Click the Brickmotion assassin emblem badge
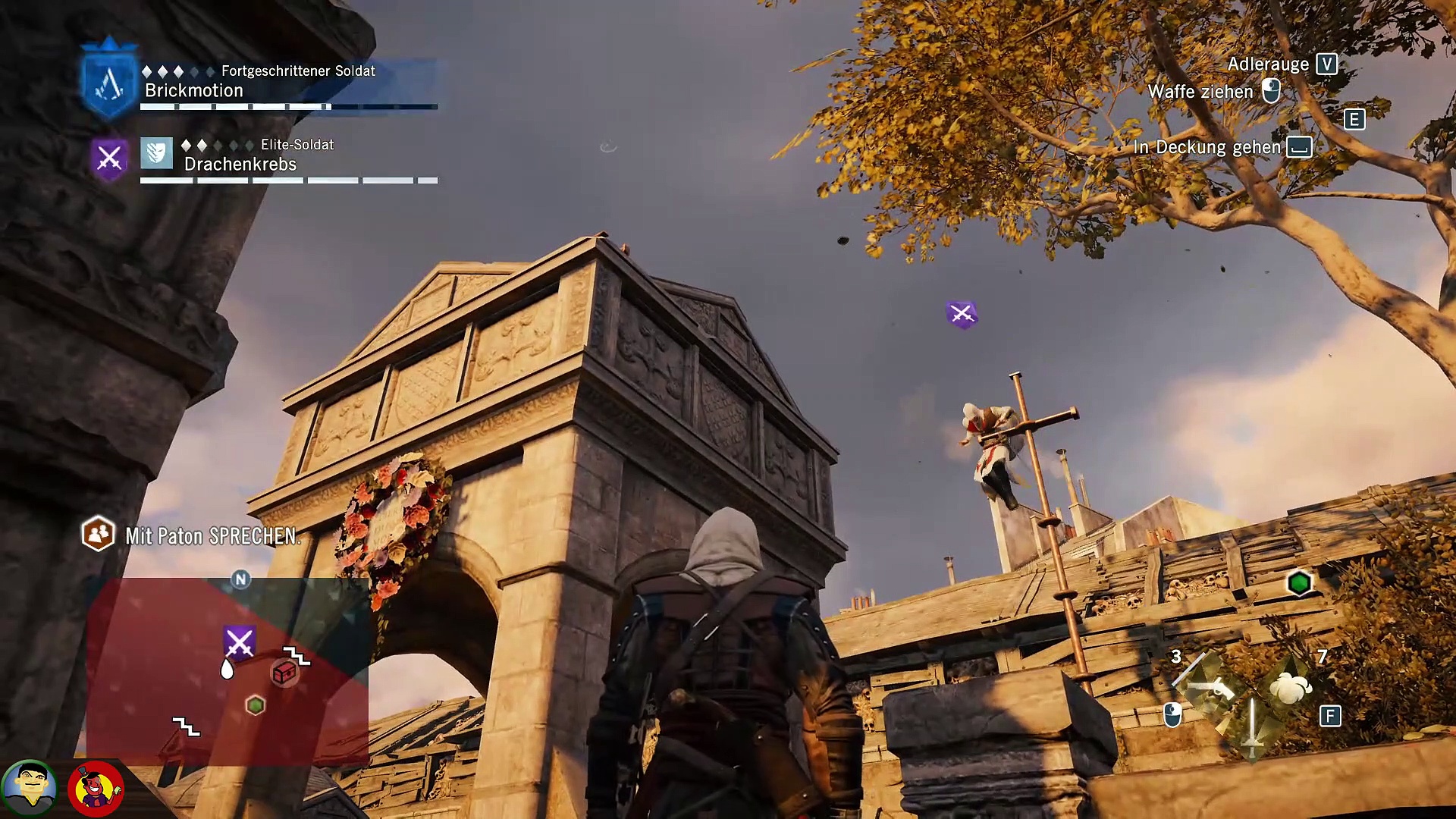The height and width of the screenshot is (819, 1456). (109, 81)
